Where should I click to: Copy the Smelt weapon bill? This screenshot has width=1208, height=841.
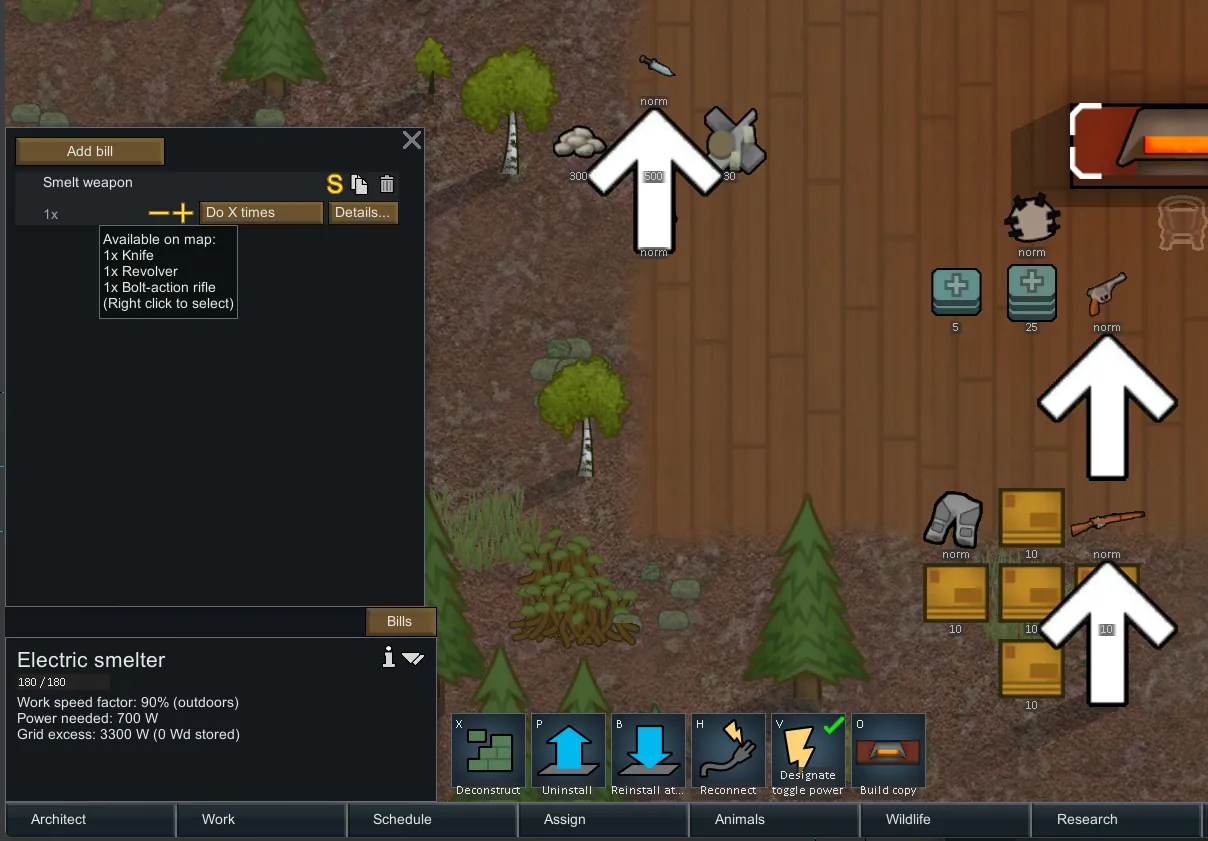click(360, 184)
